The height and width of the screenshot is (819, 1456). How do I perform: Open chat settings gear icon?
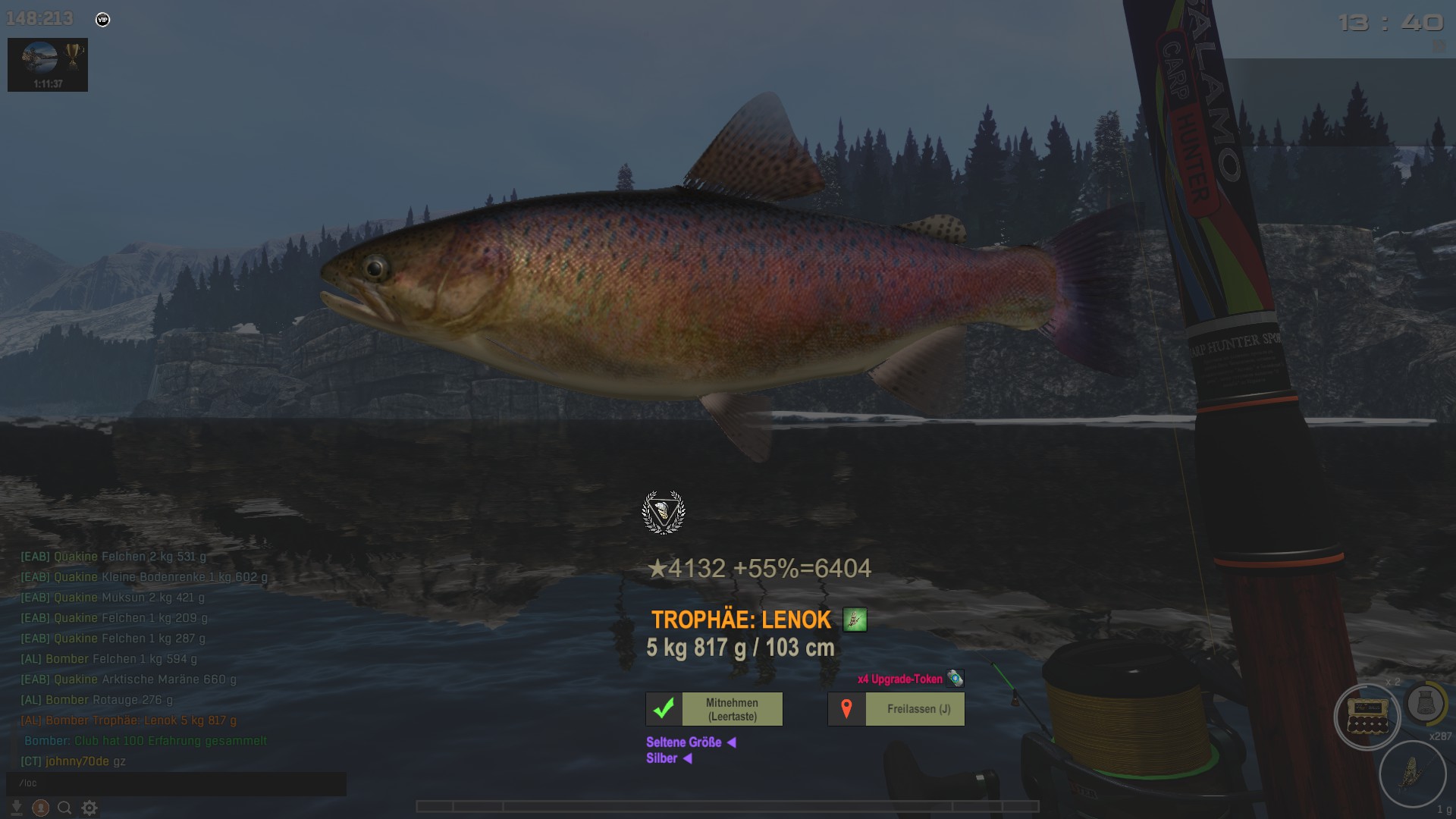point(89,808)
